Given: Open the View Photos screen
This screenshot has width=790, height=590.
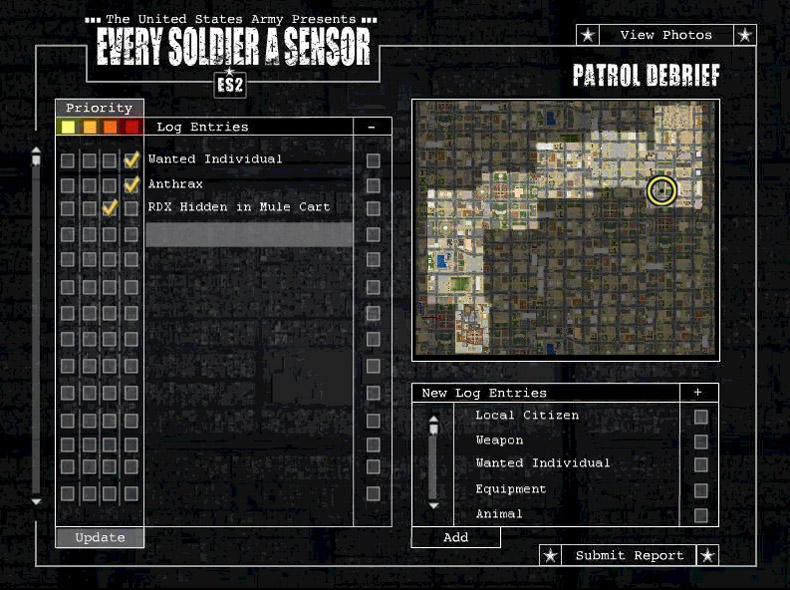Looking at the screenshot, I should [x=666, y=35].
